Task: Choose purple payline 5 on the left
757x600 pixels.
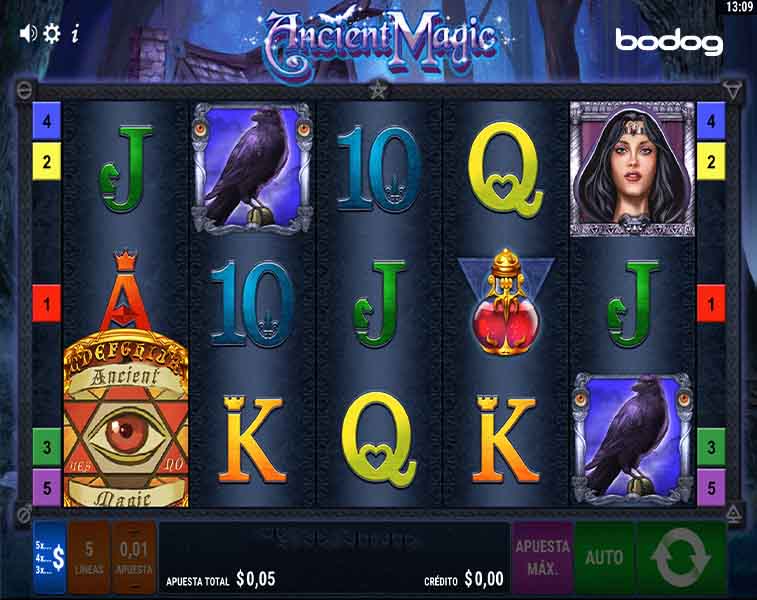Action: pos(46,487)
